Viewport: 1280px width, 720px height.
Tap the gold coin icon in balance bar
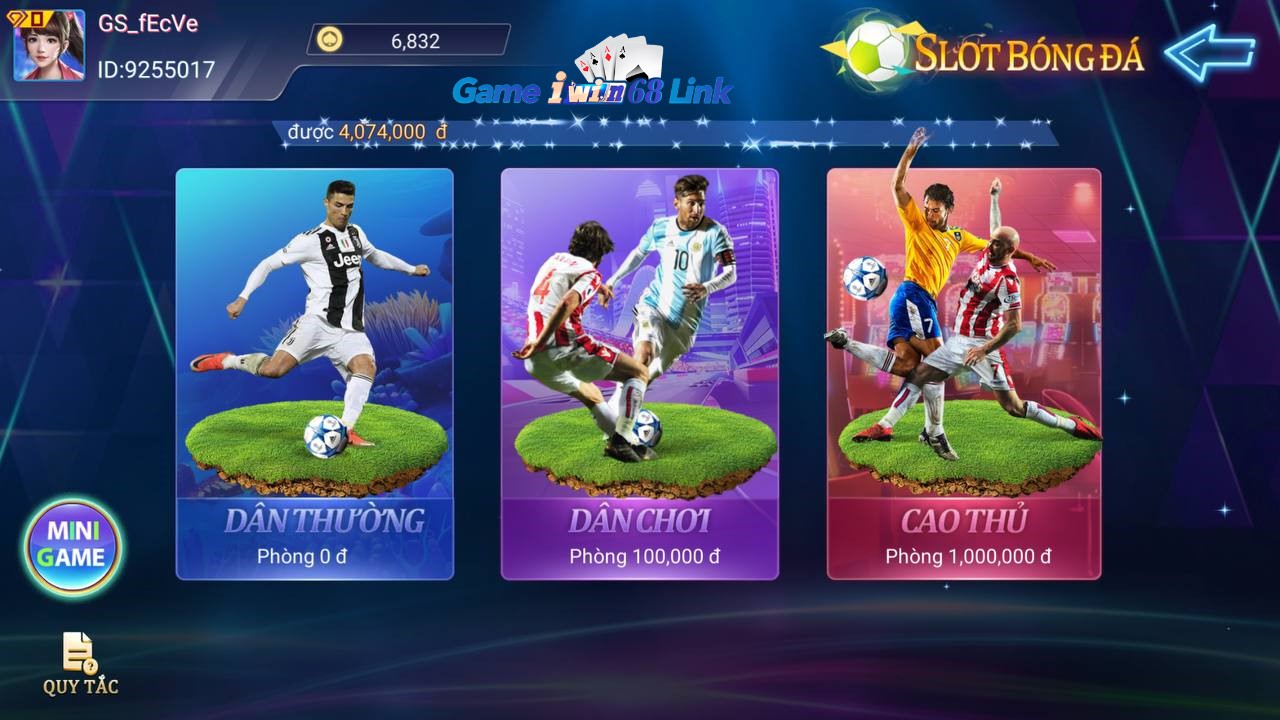(328, 41)
